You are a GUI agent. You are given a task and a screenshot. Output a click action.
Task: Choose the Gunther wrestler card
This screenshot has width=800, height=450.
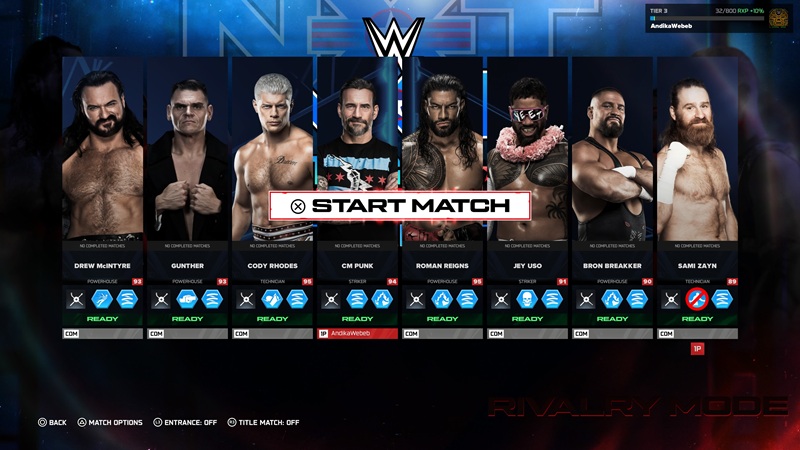[188, 150]
